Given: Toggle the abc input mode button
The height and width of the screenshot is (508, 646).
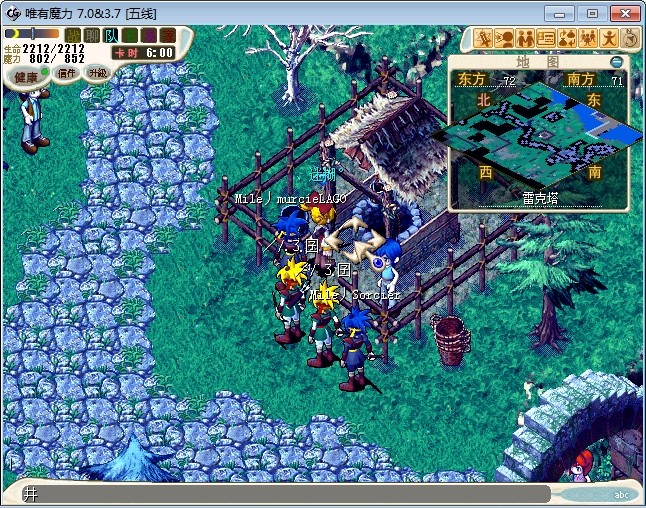Looking at the screenshot, I should 620,494.
